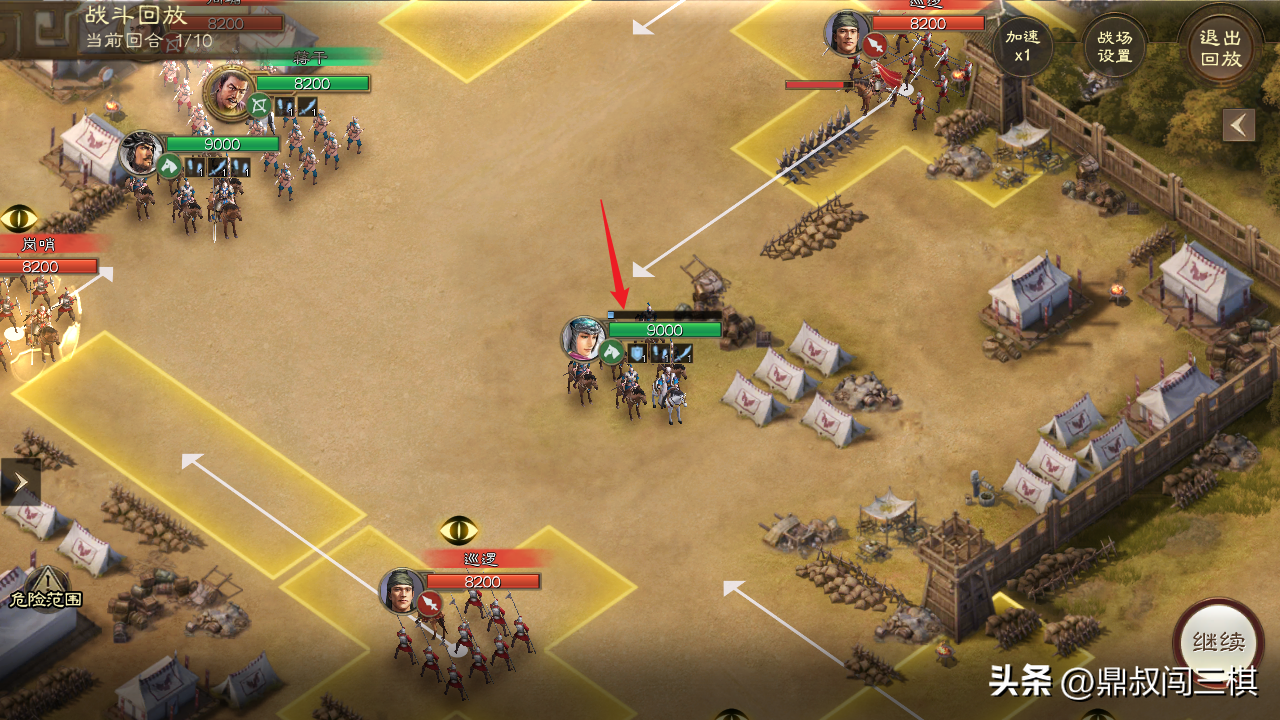Toggle the 危险范围 danger range display

[x=45, y=587]
